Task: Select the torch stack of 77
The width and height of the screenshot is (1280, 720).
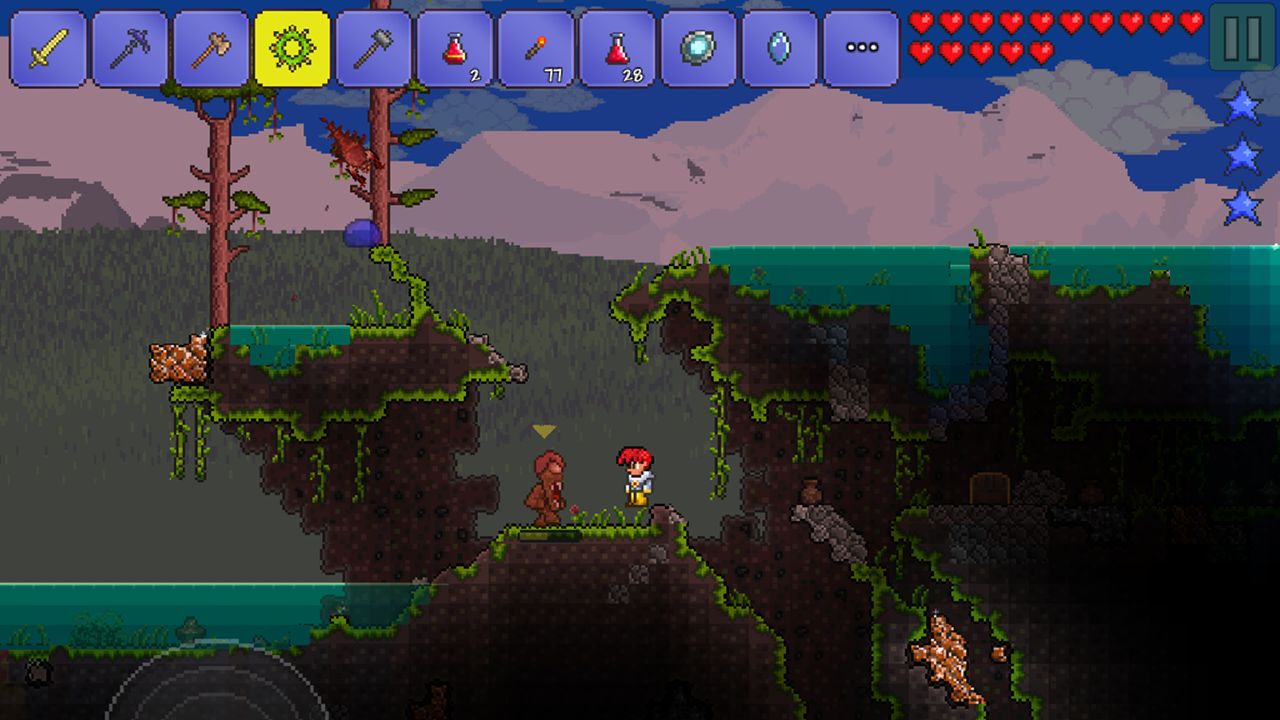Action: (536, 48)
